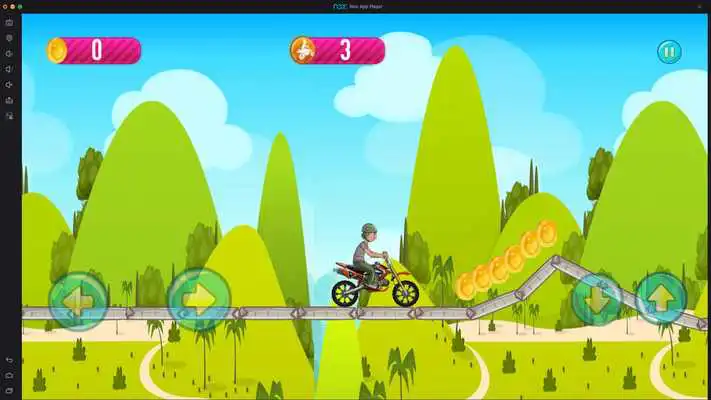Hit the down arrow control button
Screen dimensions: 711x400
point(597,298)
